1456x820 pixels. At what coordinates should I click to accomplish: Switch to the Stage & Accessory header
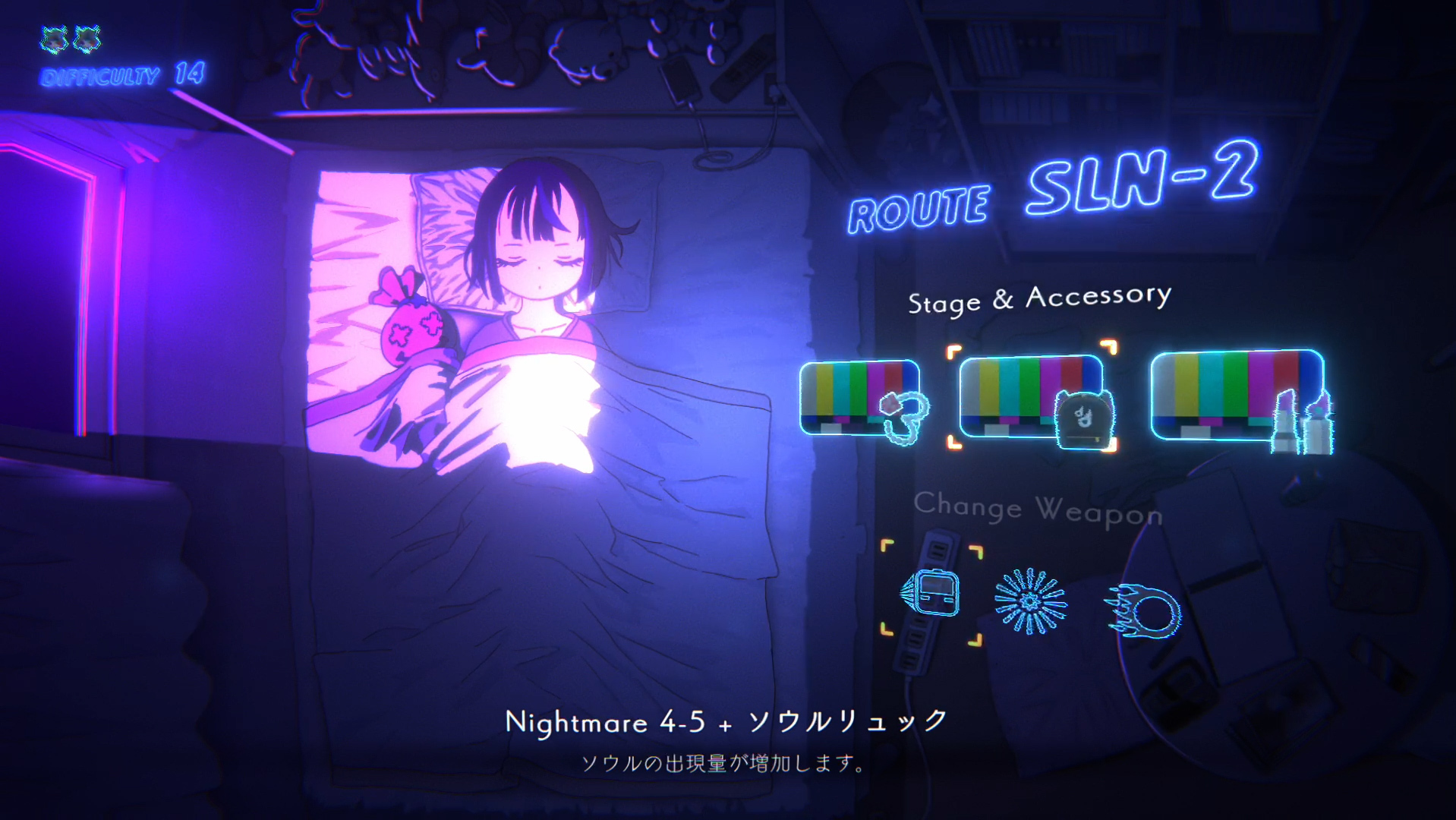point(1040,301)
